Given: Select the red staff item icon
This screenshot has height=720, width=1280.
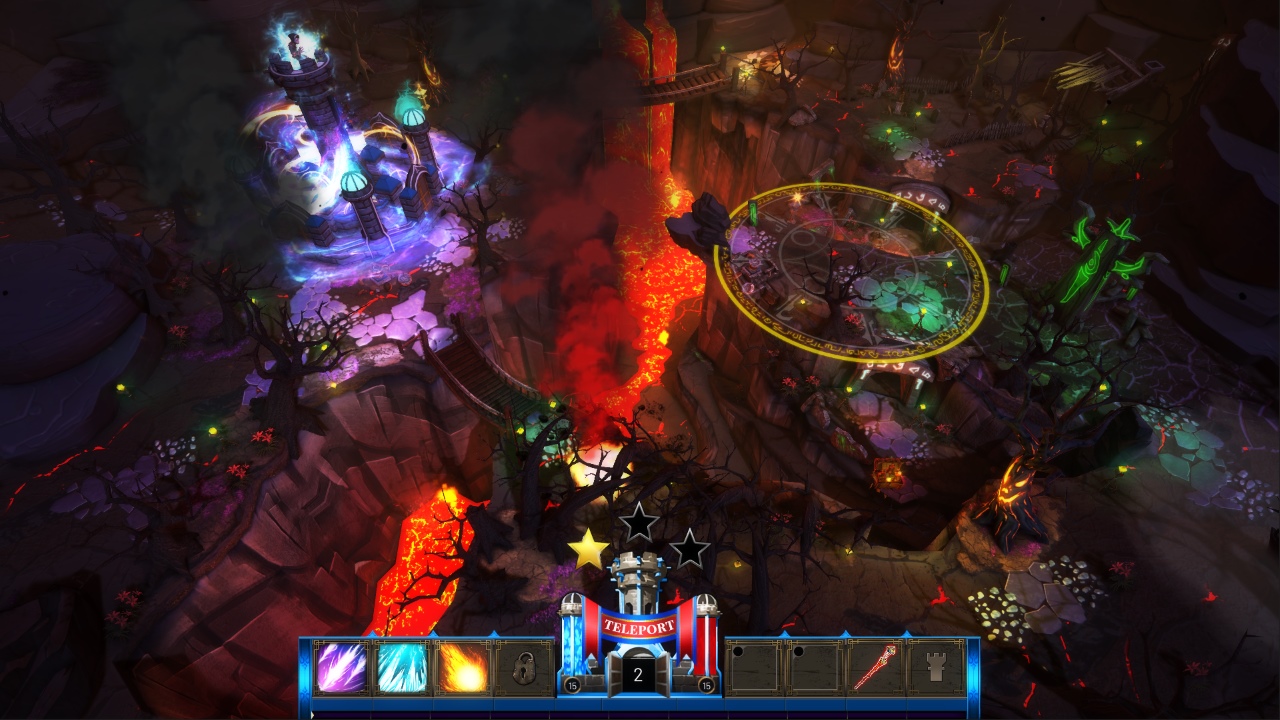Looking at the screenshot, I should tap(875, 668).
